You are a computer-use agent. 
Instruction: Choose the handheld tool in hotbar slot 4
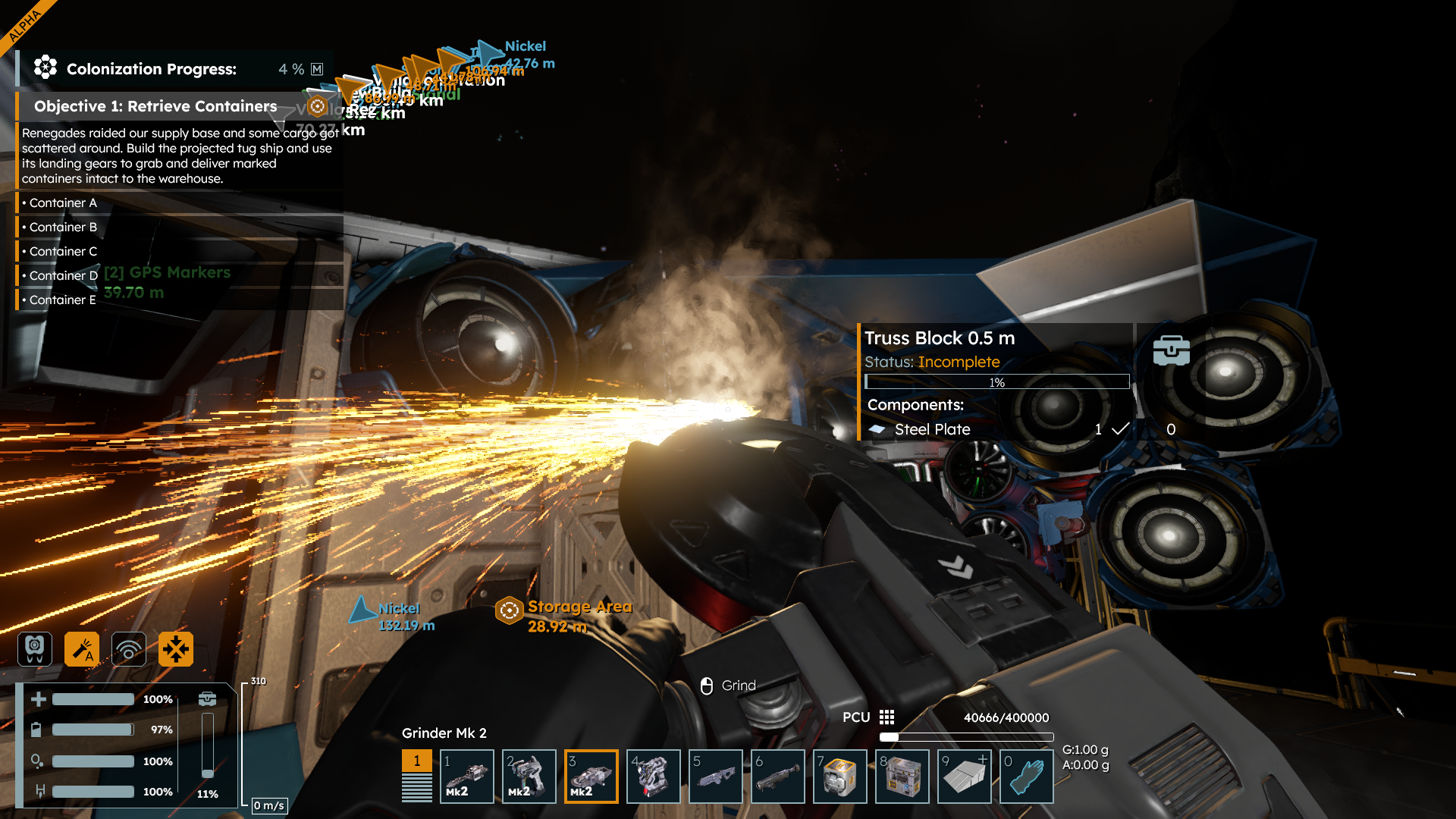click(x=653, y=776)
